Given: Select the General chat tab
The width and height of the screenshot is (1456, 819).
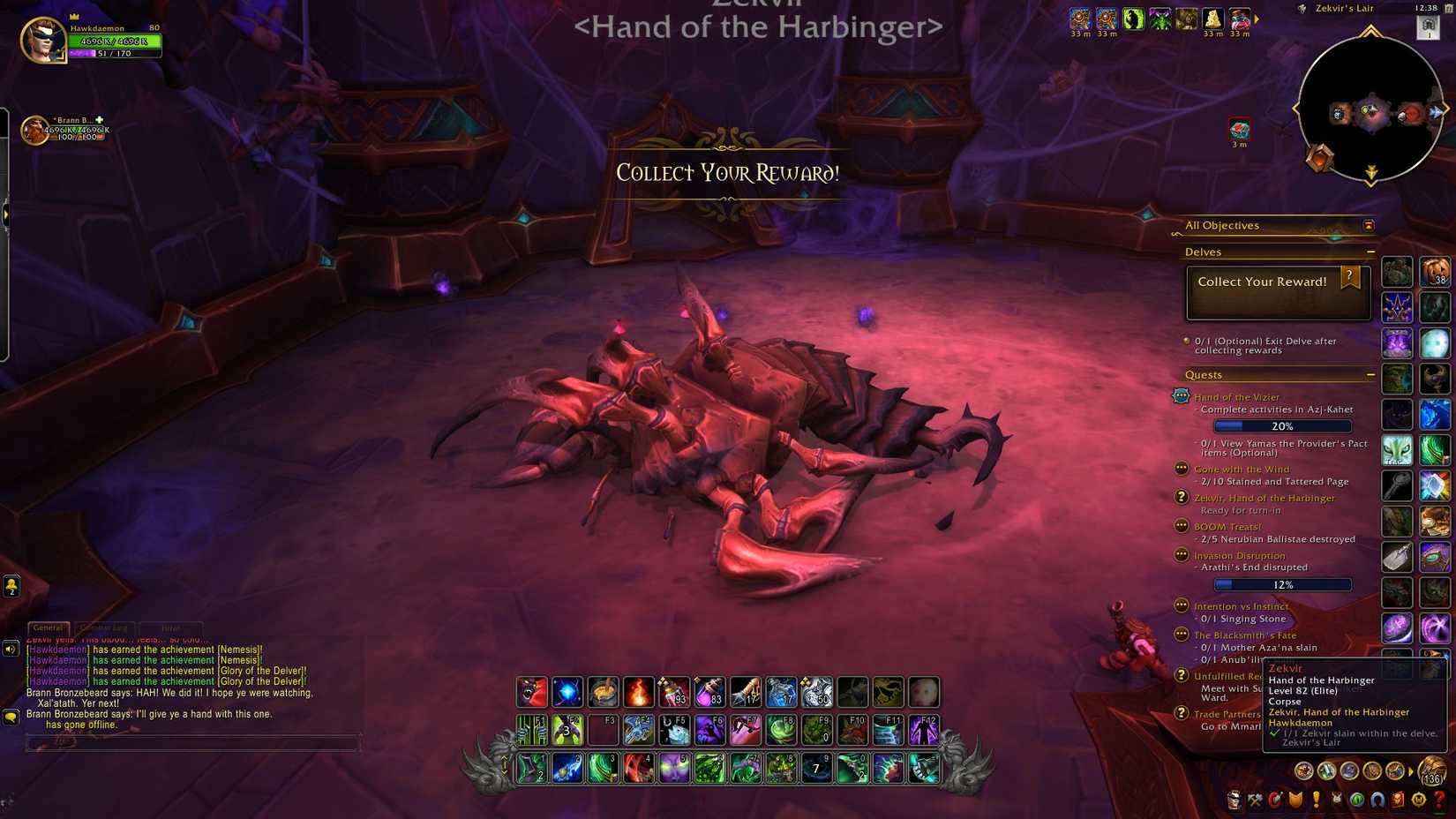Looking at the screenshot, I should tap(47, 627).
